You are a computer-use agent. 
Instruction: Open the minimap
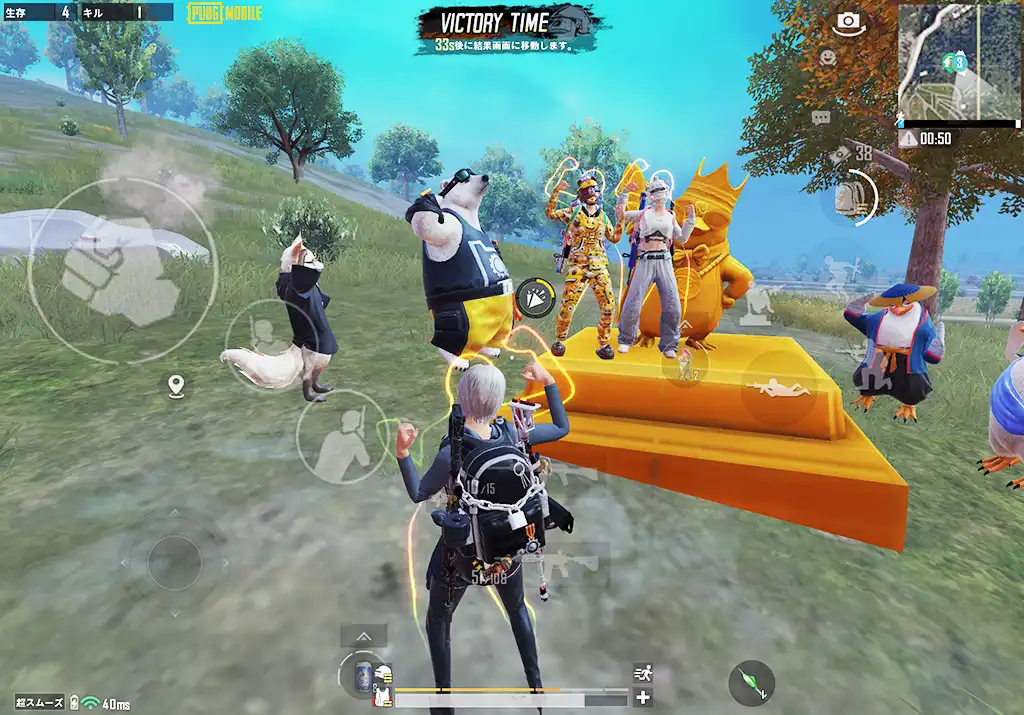(958, 61)
